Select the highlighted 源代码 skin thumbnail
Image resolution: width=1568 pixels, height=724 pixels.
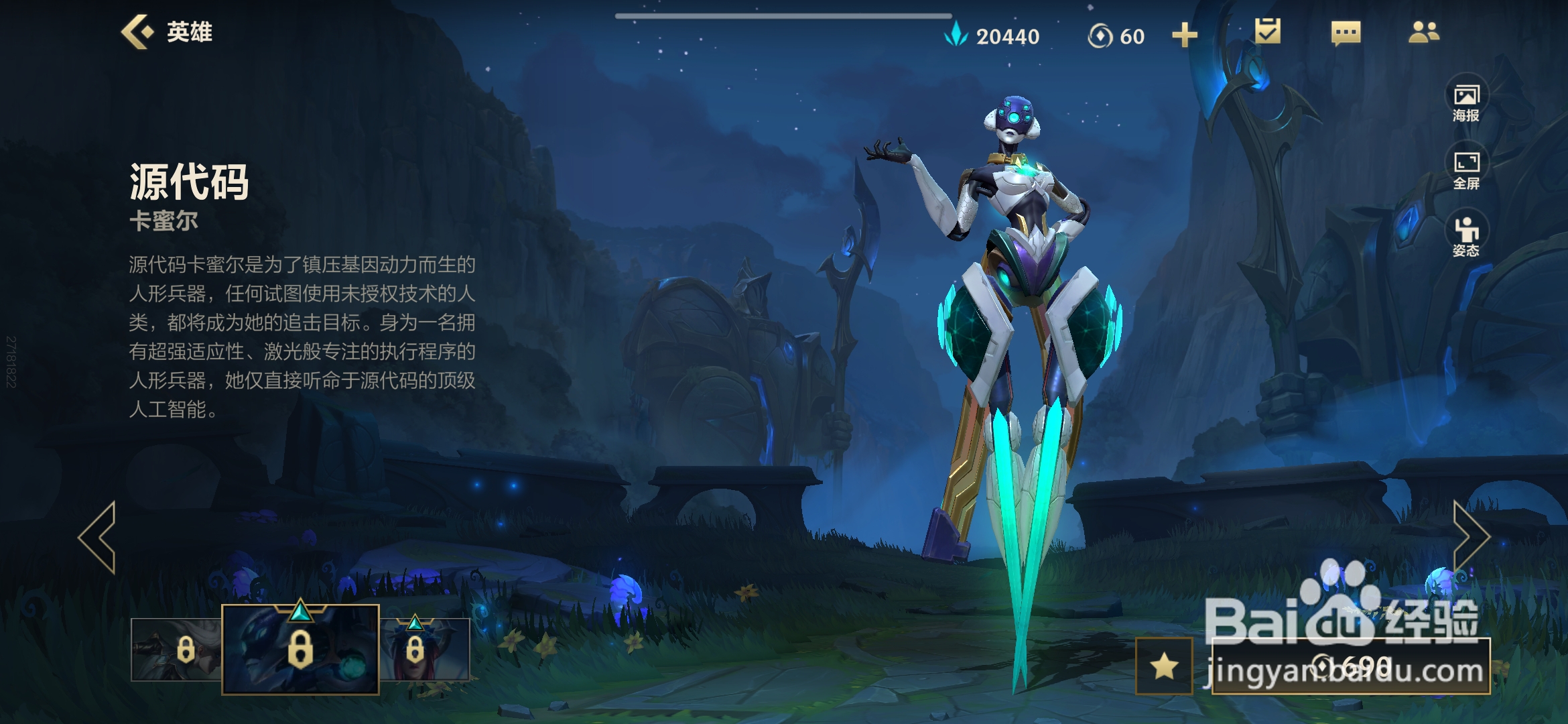coord(300,649)
